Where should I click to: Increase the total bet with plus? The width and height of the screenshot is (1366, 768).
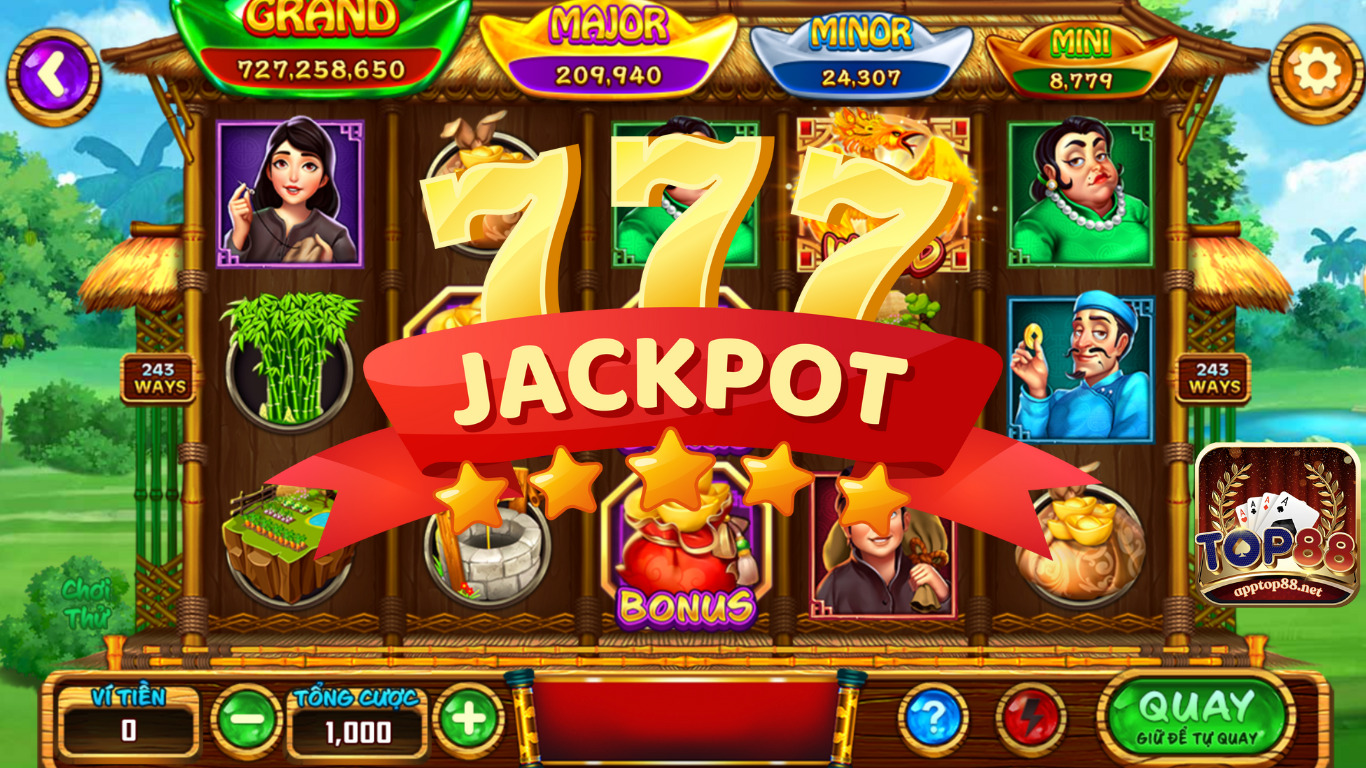469,719
